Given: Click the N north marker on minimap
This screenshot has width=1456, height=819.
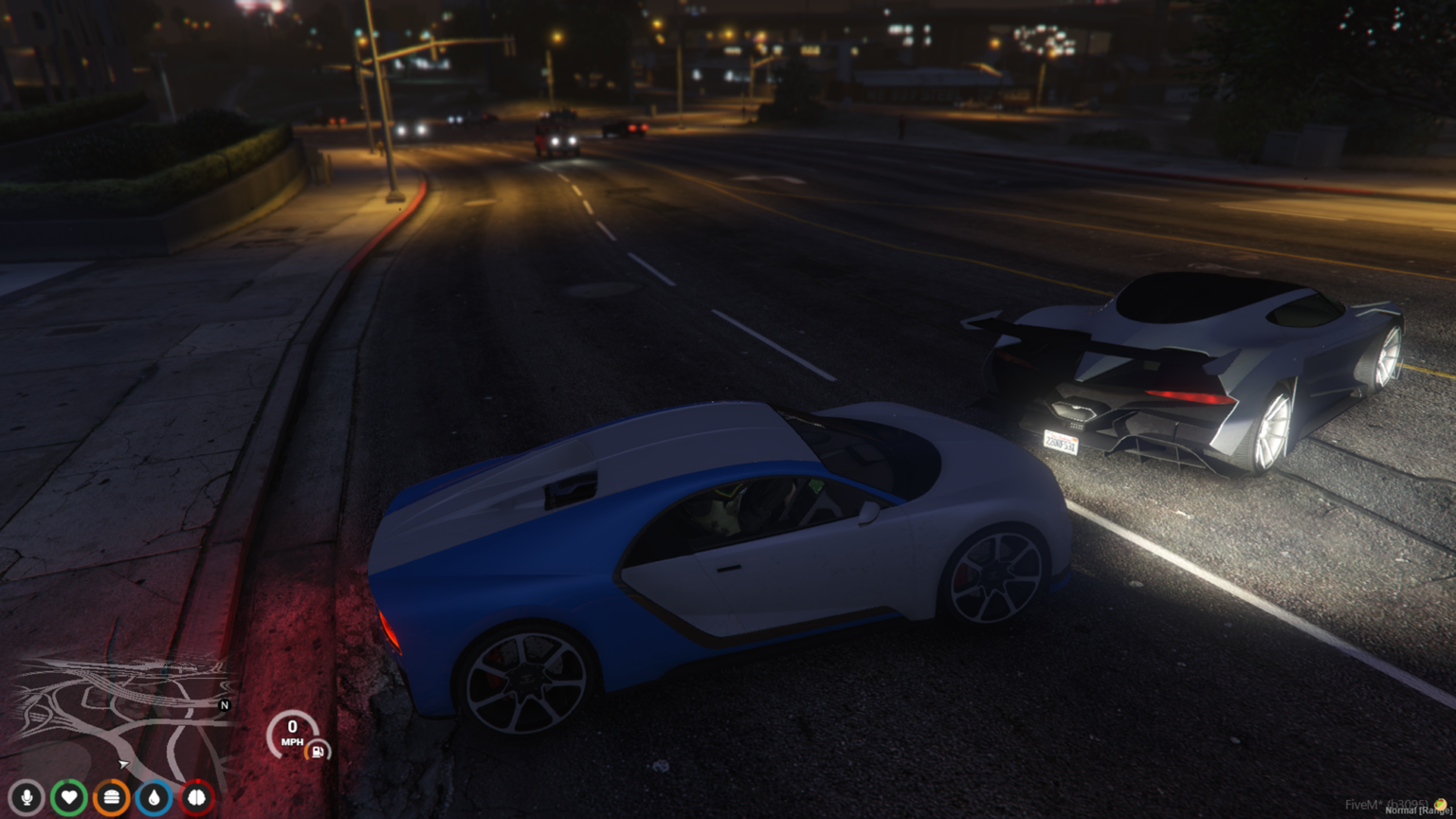Looking at the screenshot, I should click(225, 705).
